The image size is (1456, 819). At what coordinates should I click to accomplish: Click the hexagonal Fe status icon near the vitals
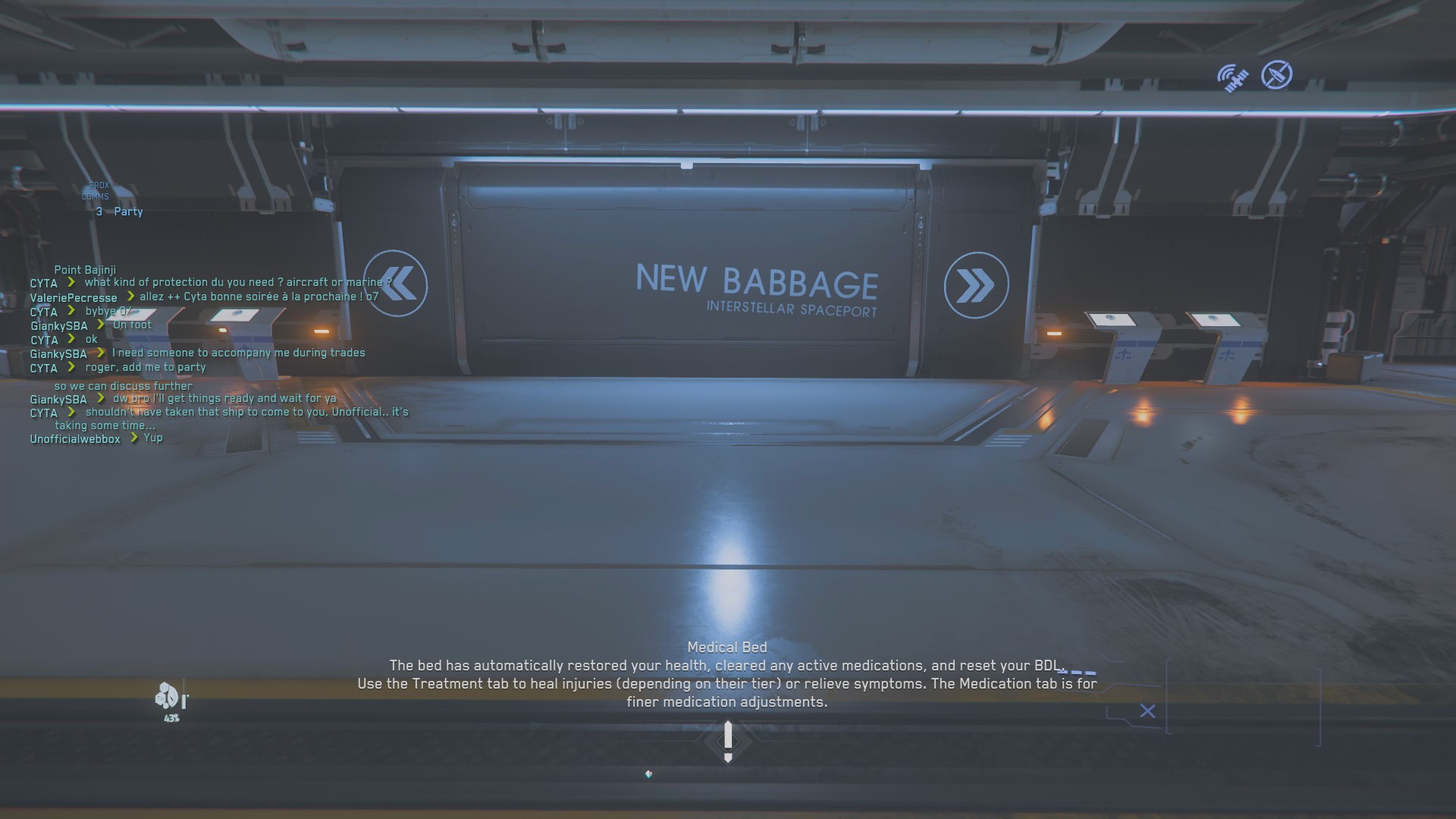[x=161, y=698]
